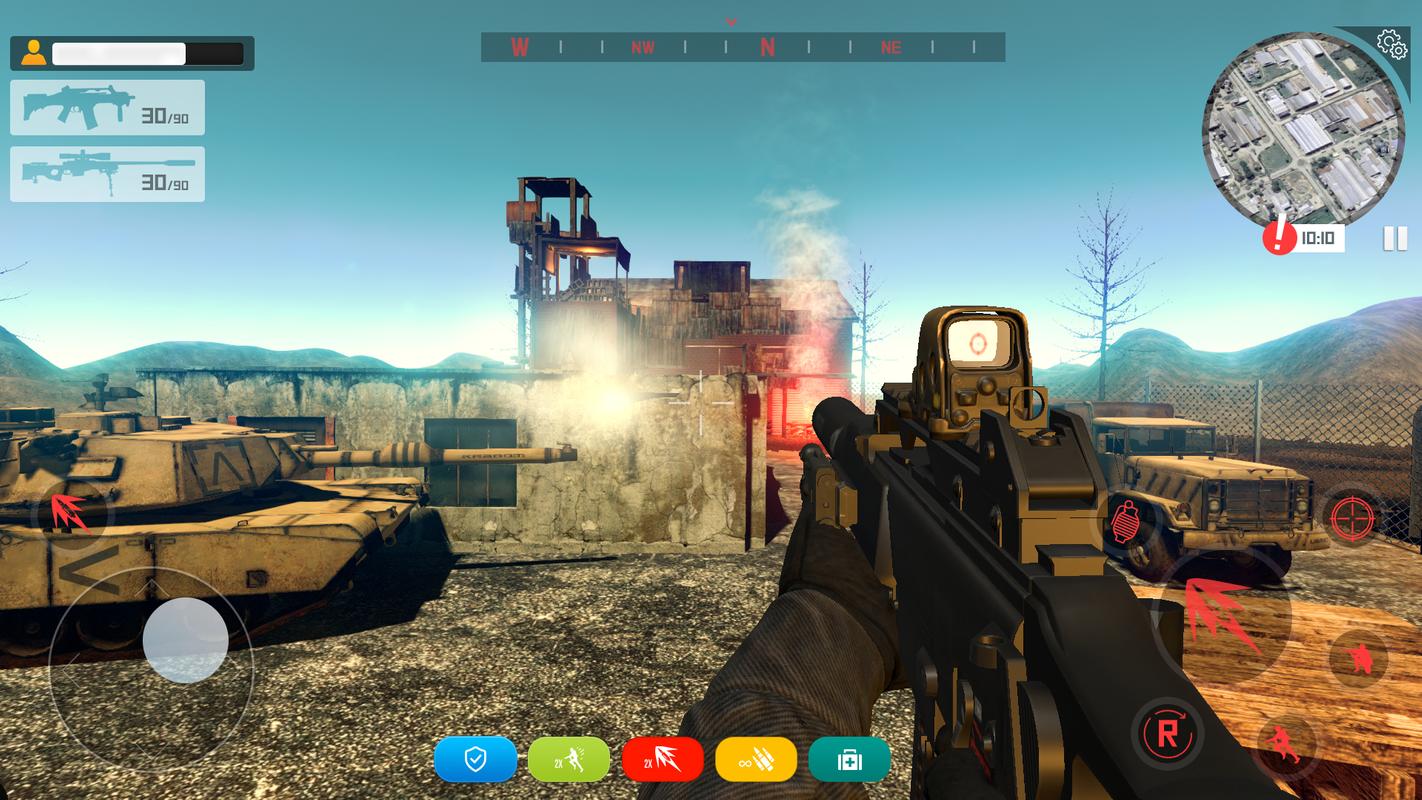Fire using the small left-side shoot button
The height and width of the screenshot is (800, 1422).
(x=72, y=513)
